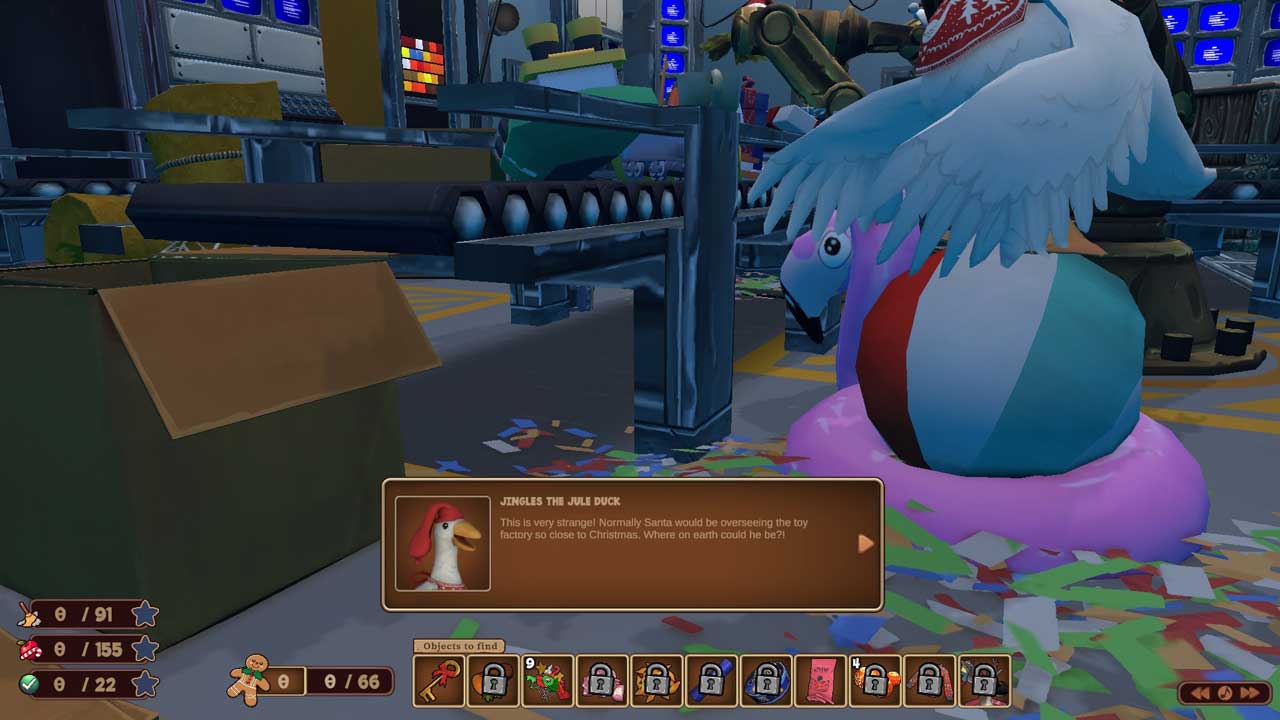1280x720 pixels.
Task: Skip to the next music track
Action: pos(1250,693)
